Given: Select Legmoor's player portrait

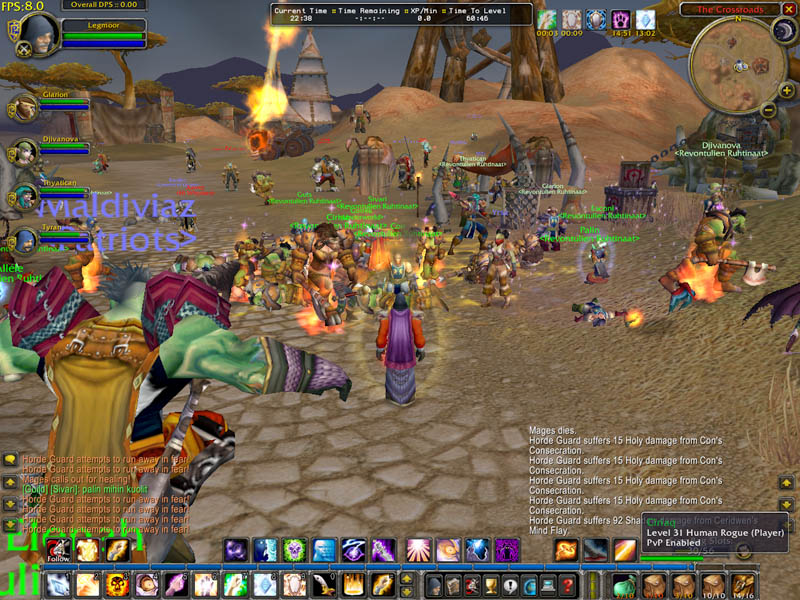Looking at the screenshot, I should click(39, 29).
